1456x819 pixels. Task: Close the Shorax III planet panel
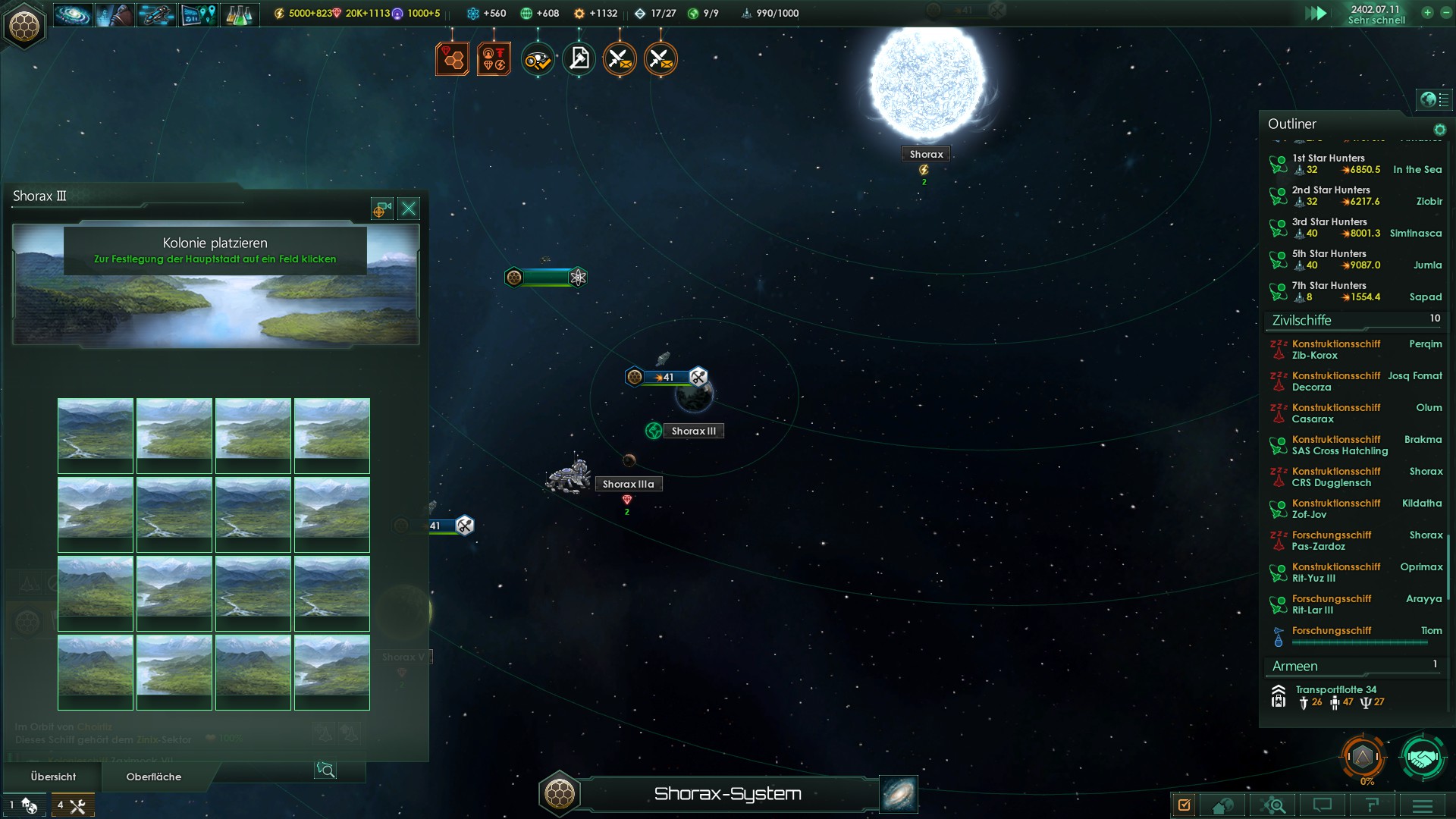(x=409, y=209)
